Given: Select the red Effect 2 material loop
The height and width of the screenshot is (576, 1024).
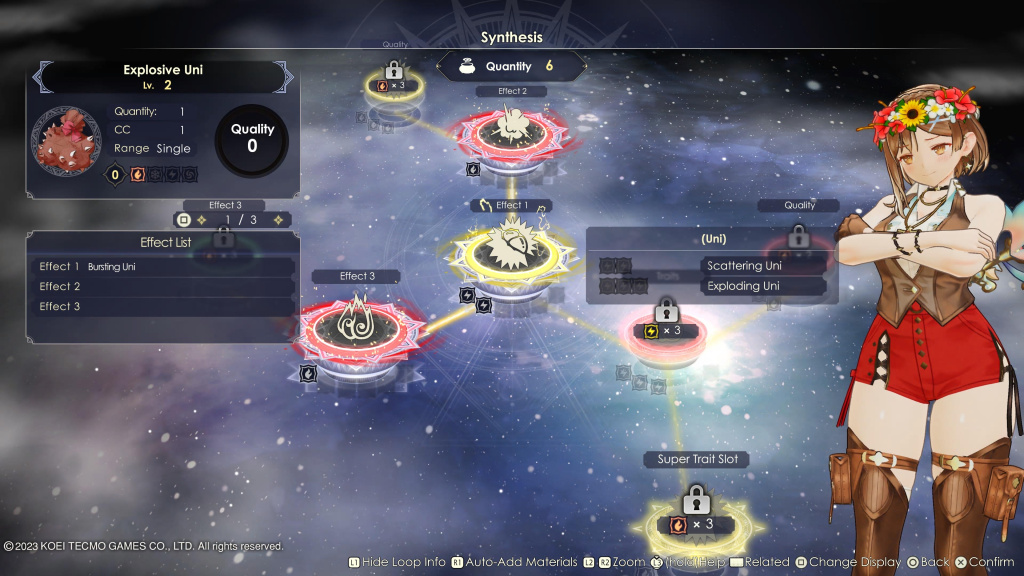Looking at the screenshot, I should coord(511,133).
